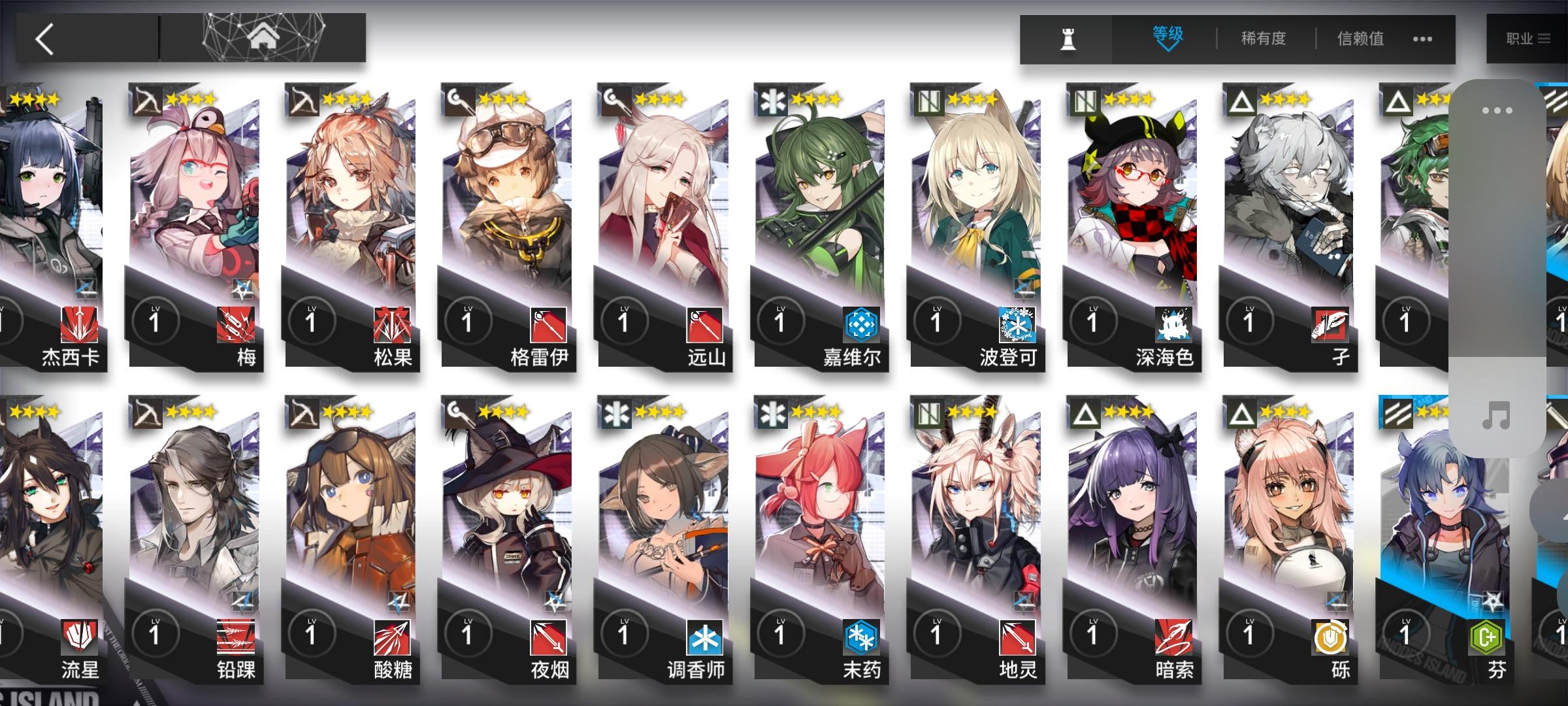Screen dimensions: 1568x706
Task: Switch sorting to 信赖值
Action: 1360,39
